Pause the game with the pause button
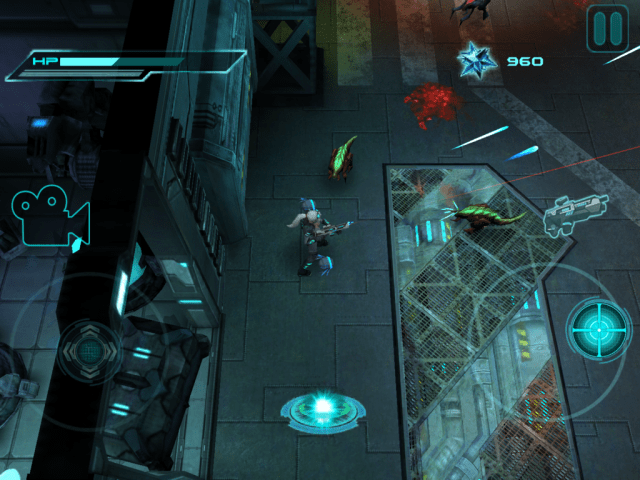The height and width of the screenshot is (480, 640). pos(607,28)
